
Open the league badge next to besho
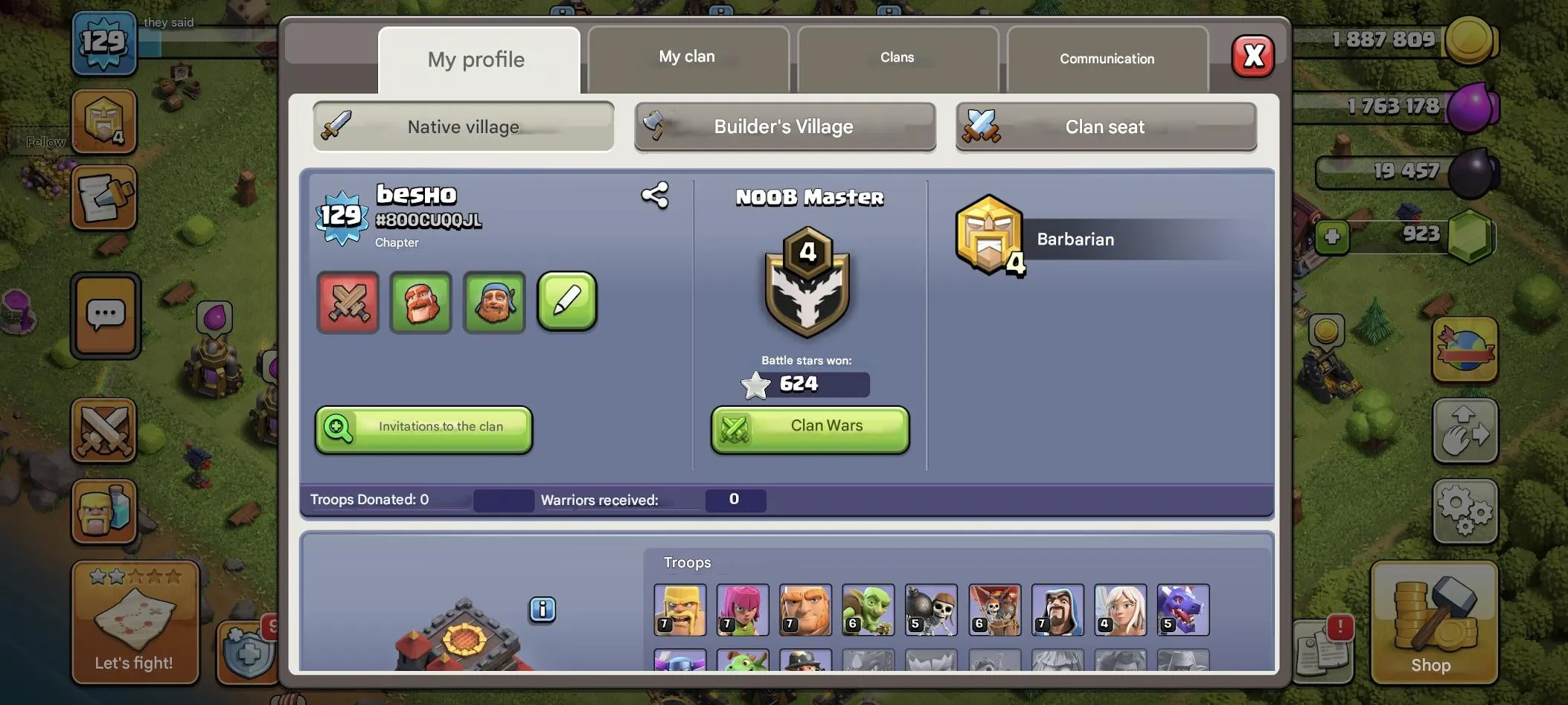[341, 217]
